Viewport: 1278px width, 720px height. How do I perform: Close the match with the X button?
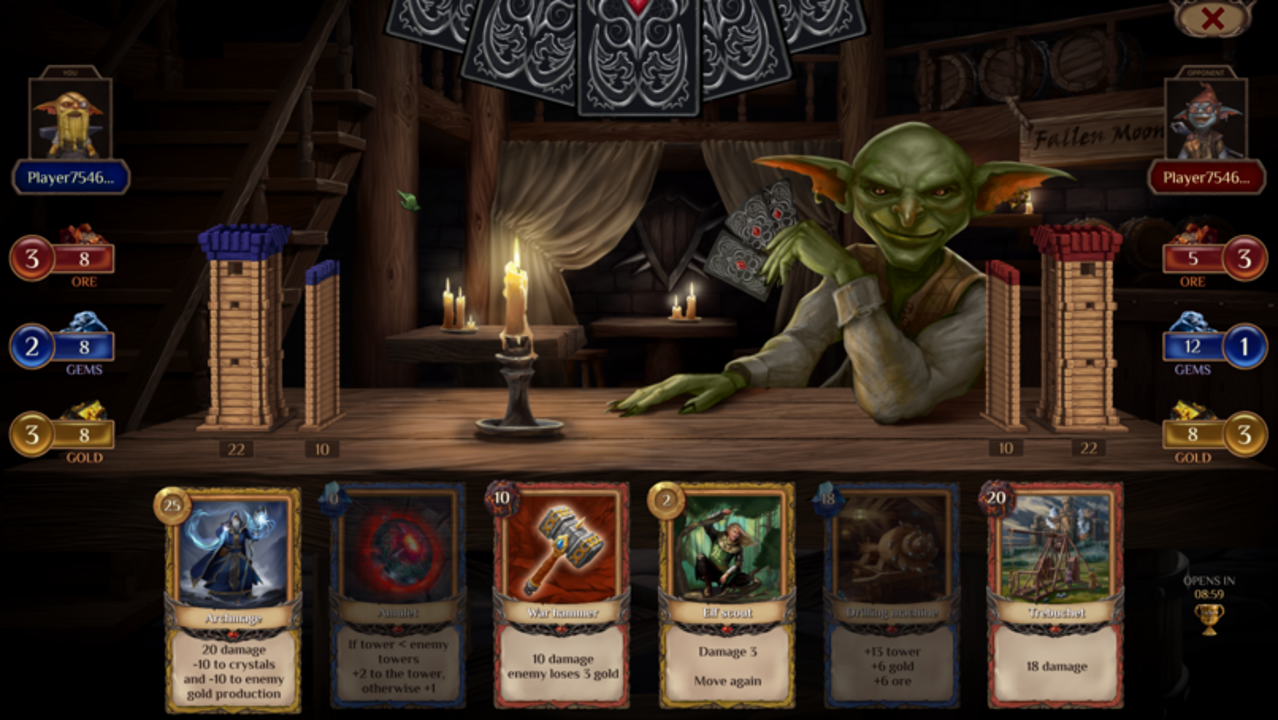coord(1212,18)
